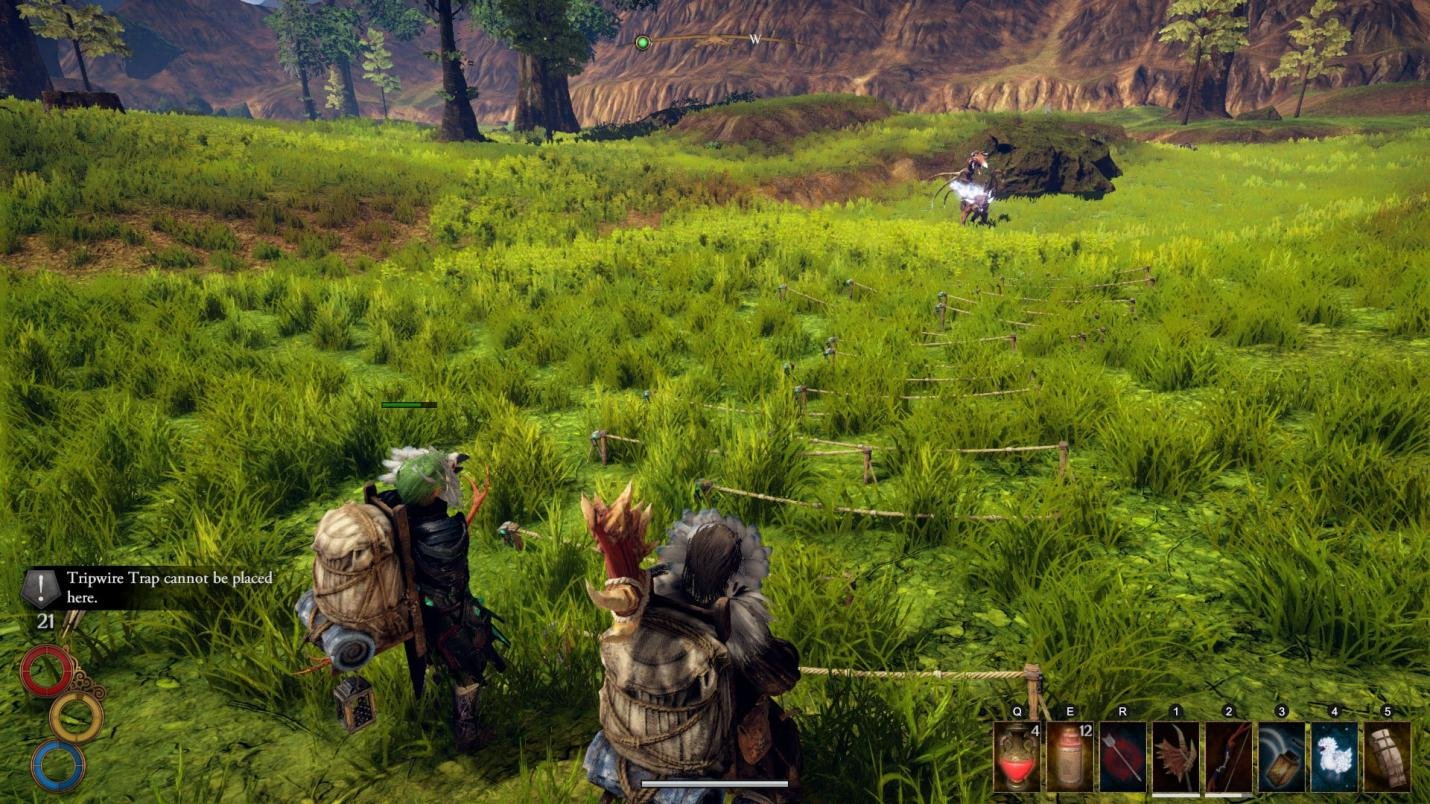Trigger the arrow shot skill in slot R
This screenshot has width=1430, height=804.
click(1122, 756)
